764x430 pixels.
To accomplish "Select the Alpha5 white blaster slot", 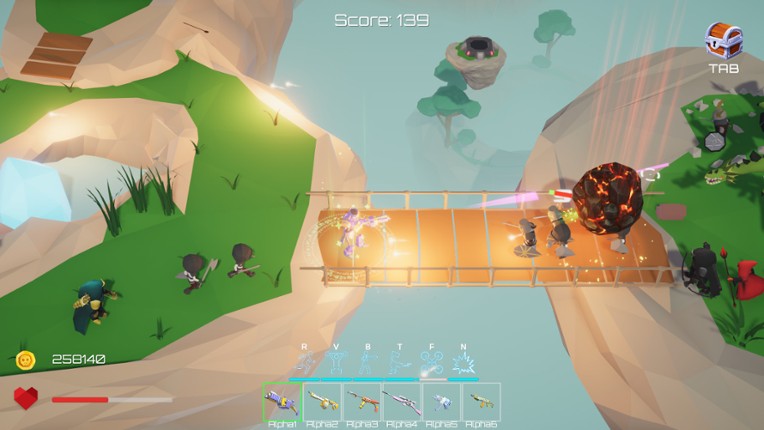I will pyautogui.click(x=442, y=402).
